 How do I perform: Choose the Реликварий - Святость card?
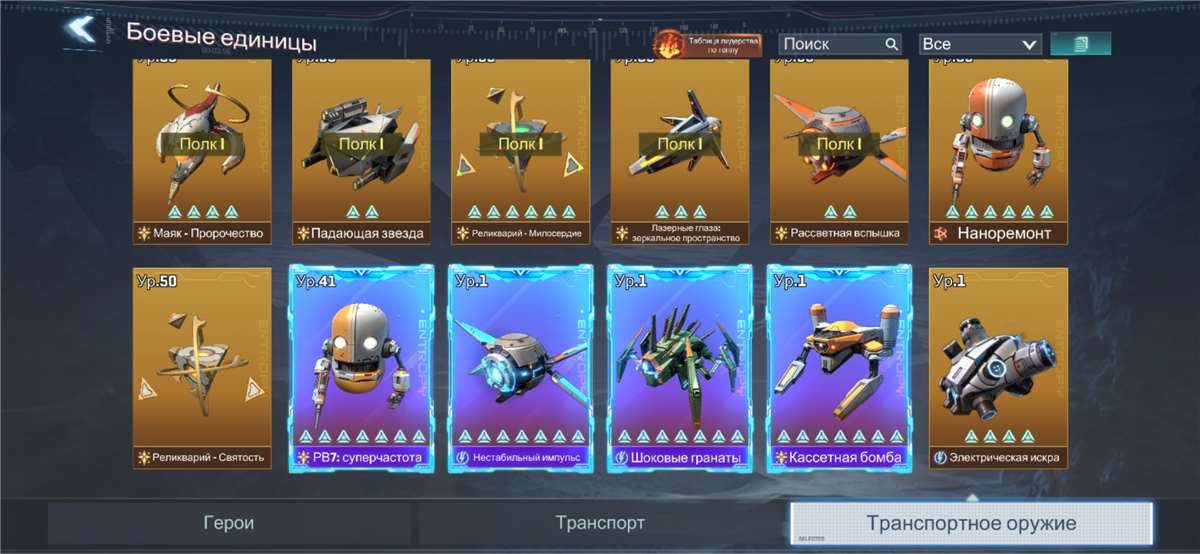203,368
